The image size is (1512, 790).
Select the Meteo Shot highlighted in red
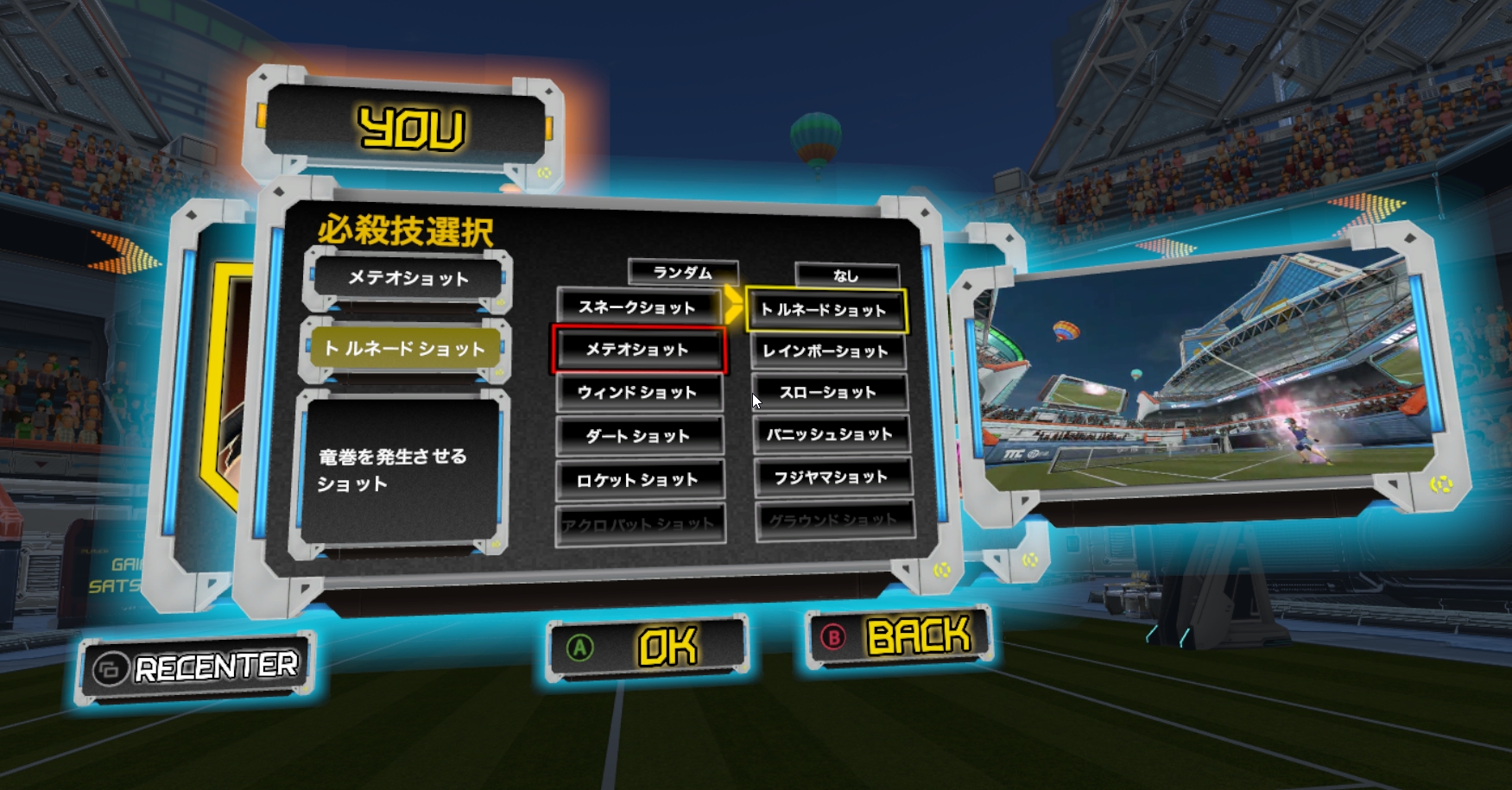[638, 349]
